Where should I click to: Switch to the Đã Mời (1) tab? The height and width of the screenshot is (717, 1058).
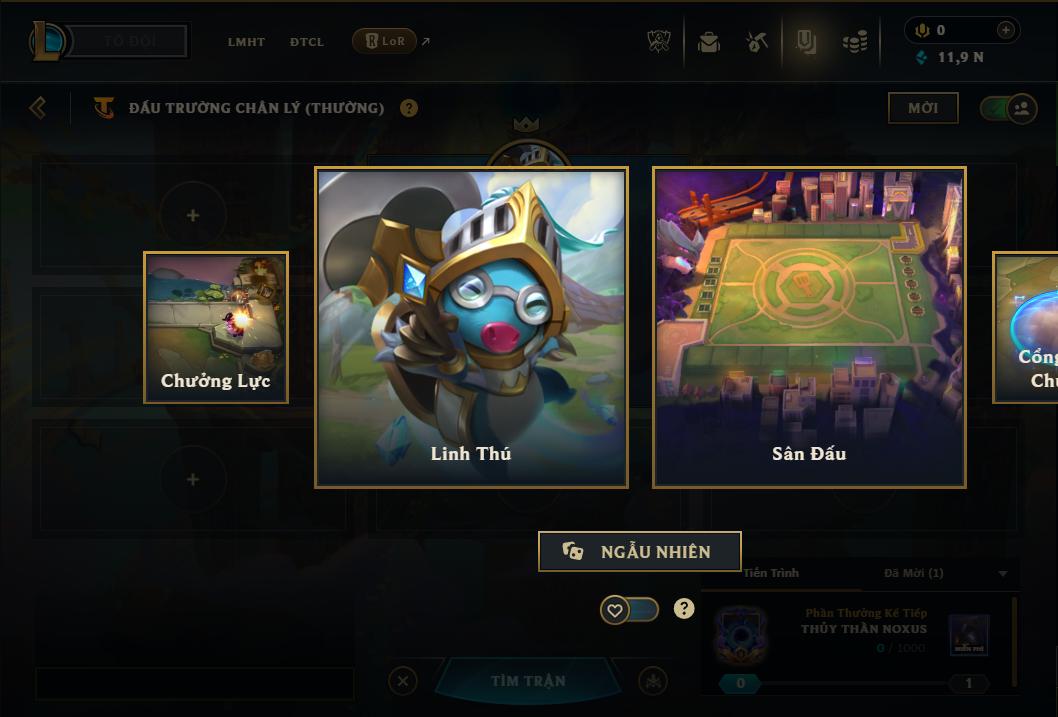click(x=913, y=573)
